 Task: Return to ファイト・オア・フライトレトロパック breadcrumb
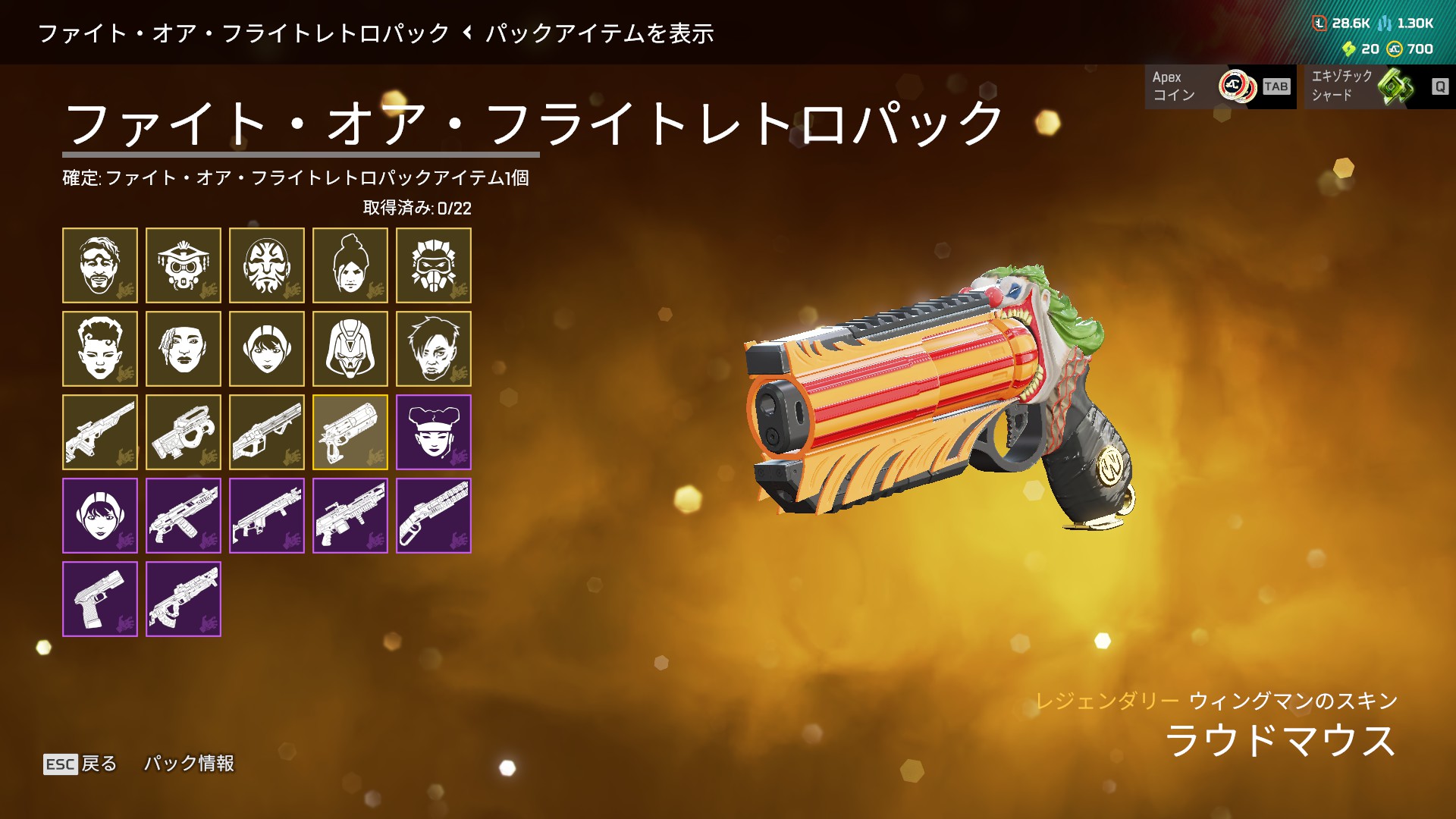(243, 33)
